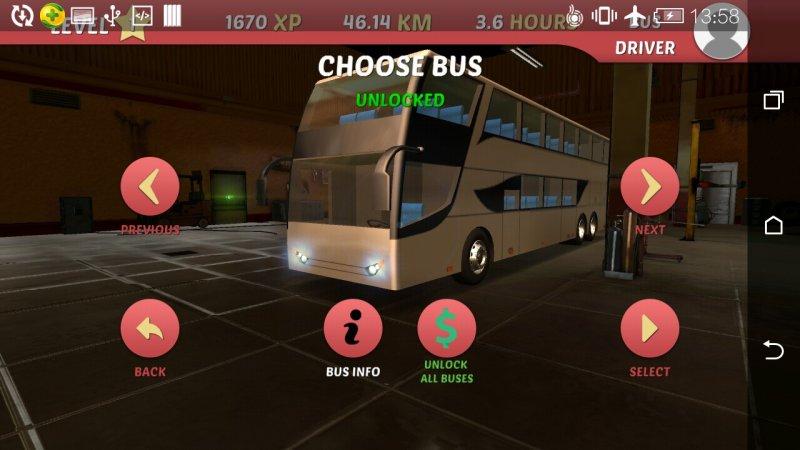The height and width of the screenshot is (450, 800).
Task: Go back from bus selection
Action: (x=150, y=329)
